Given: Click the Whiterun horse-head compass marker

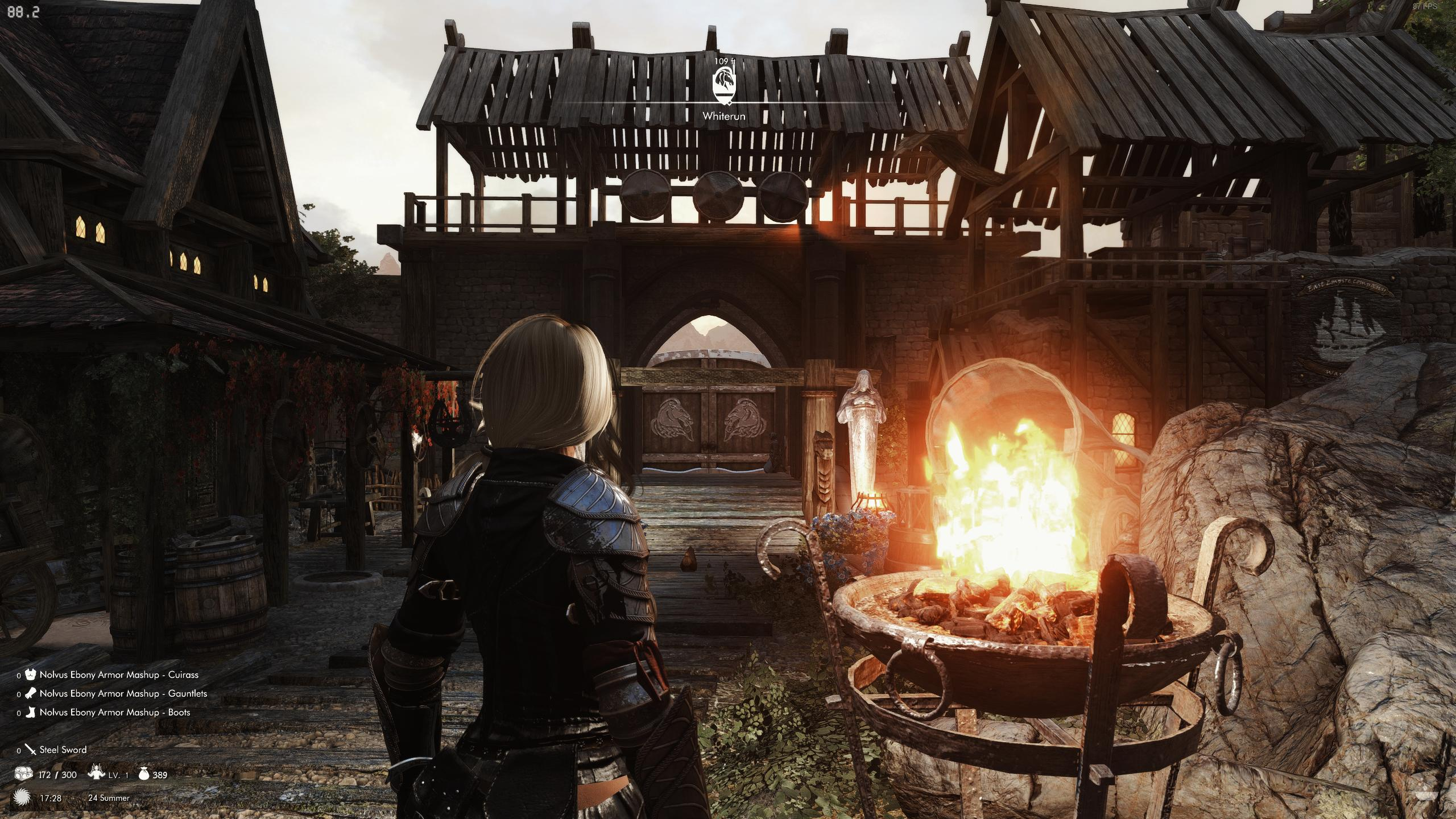Looking at the screenshot, I should (723, 85).
